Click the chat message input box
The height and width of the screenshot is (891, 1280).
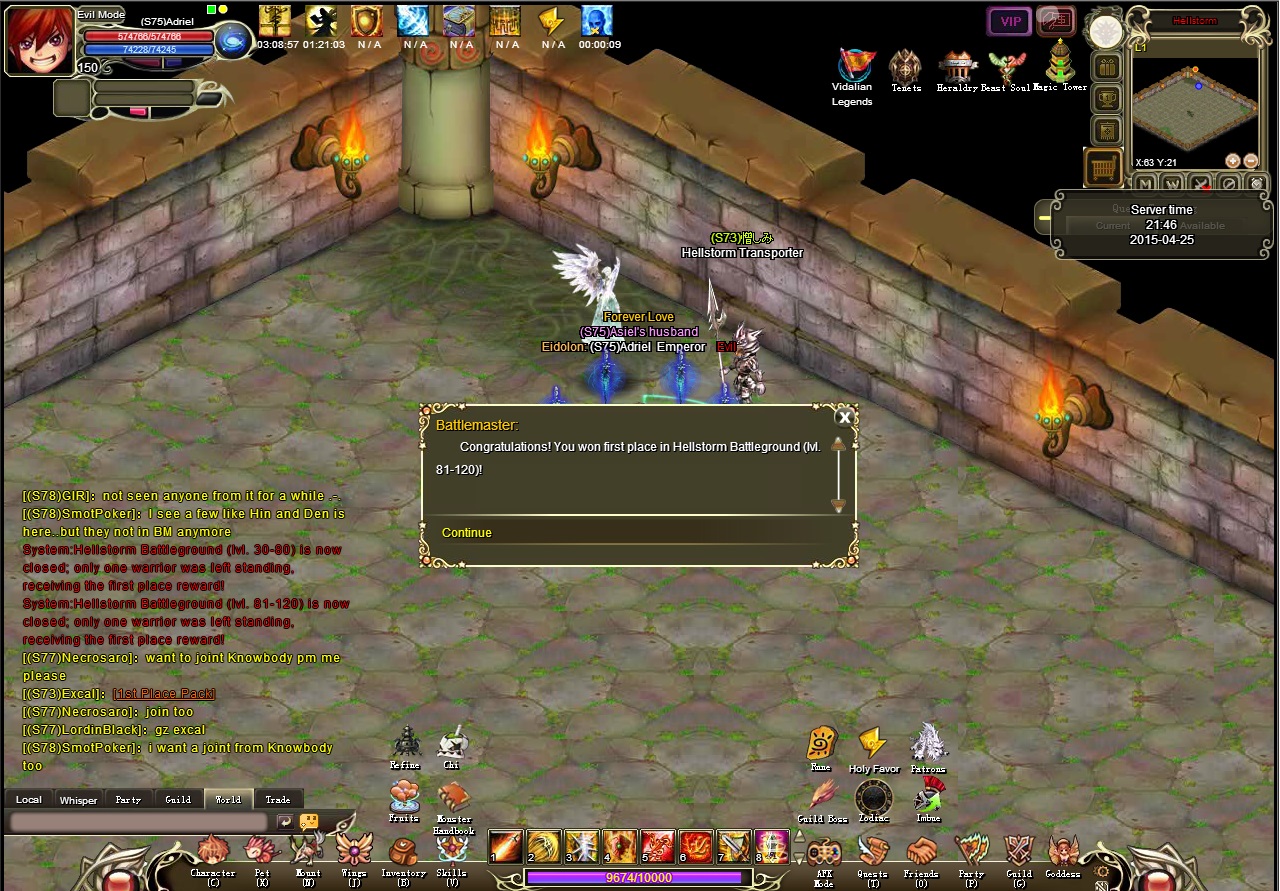[139, 822]
